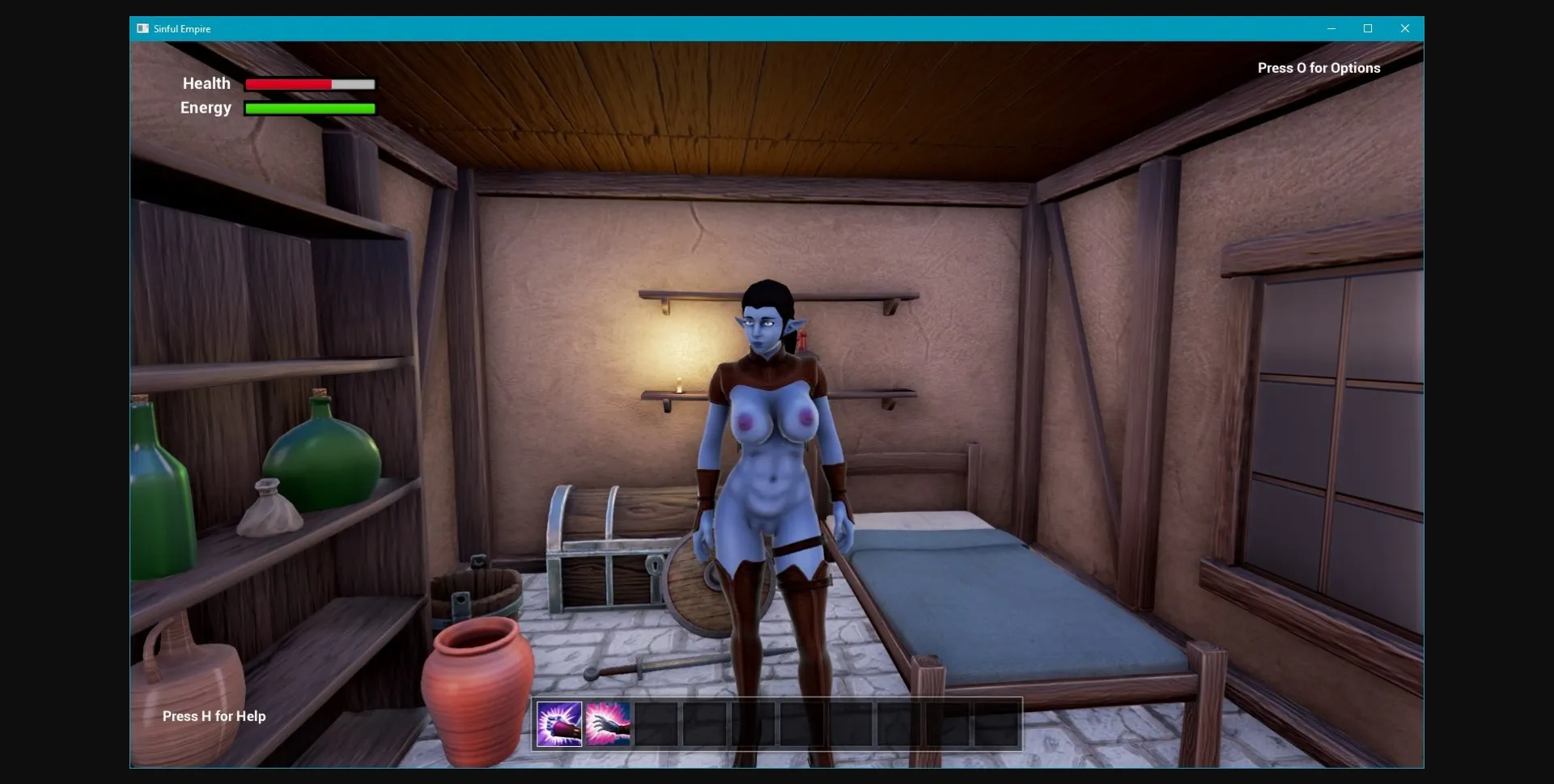Screen dimensions: 1554x784
Task: Click the Press O for Options text
Action: point(1318,68)
